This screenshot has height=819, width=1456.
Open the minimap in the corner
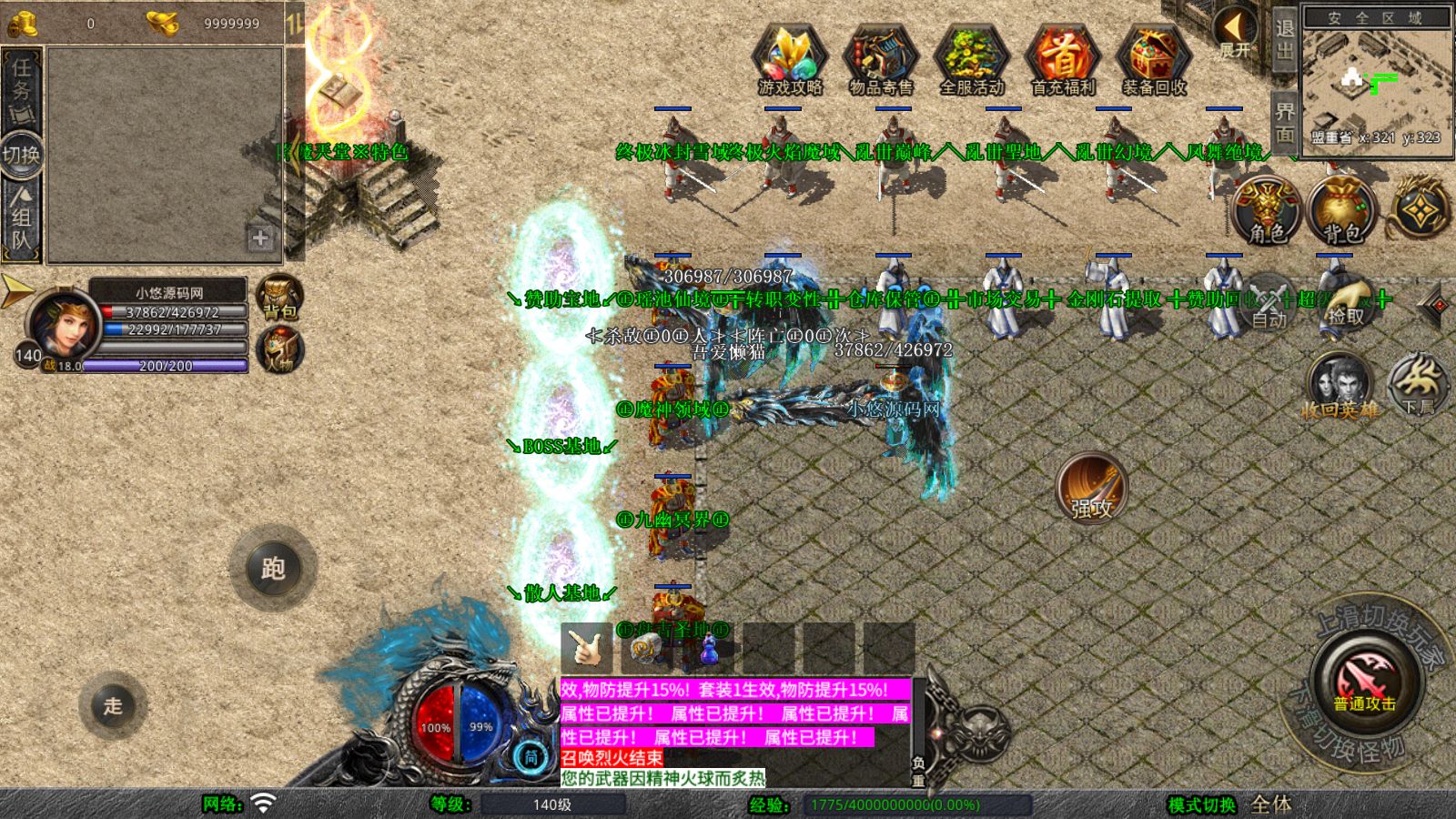[x=1376, y=80]
